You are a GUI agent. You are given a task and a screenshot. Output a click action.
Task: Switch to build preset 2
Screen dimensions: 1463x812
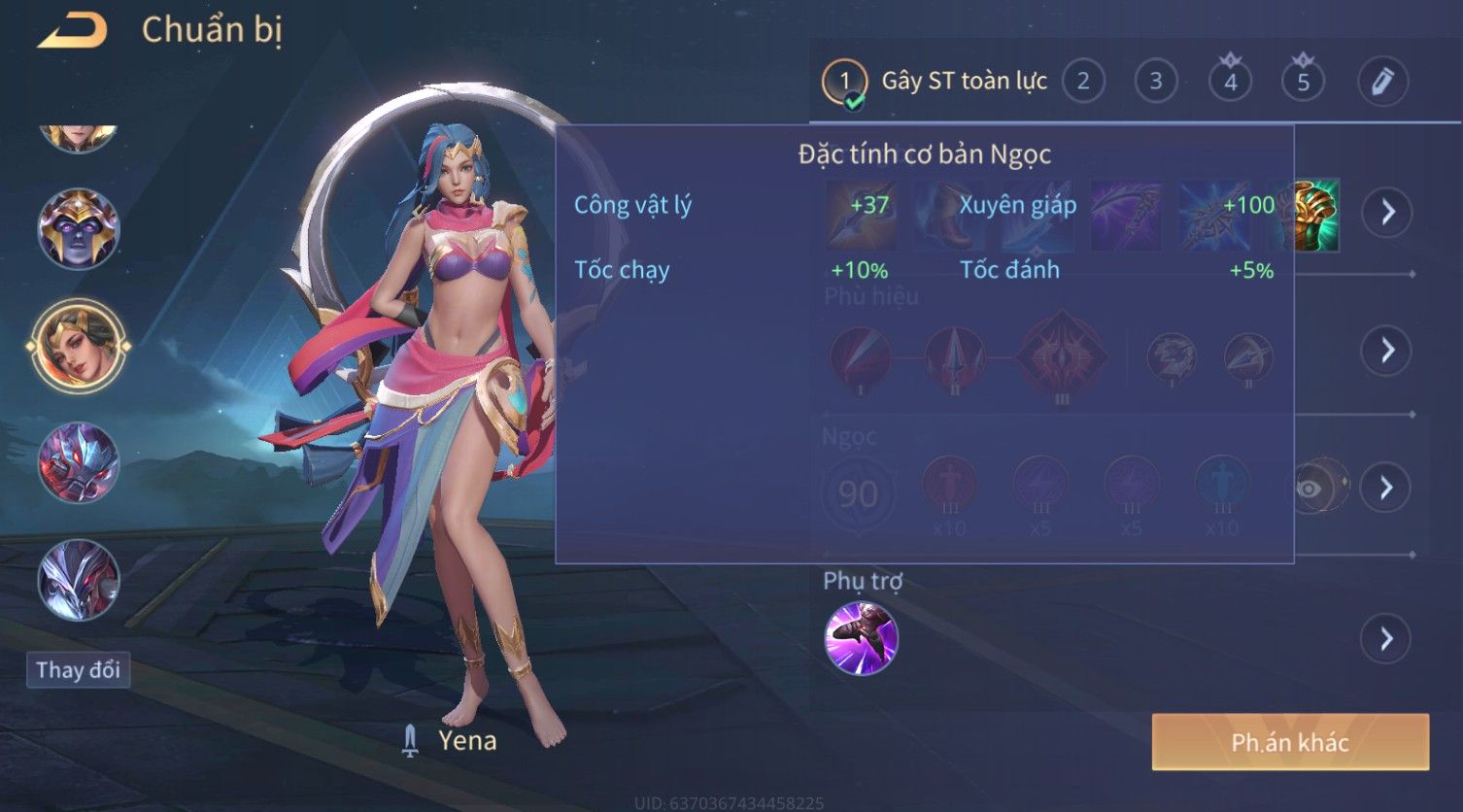[1083, 82]
